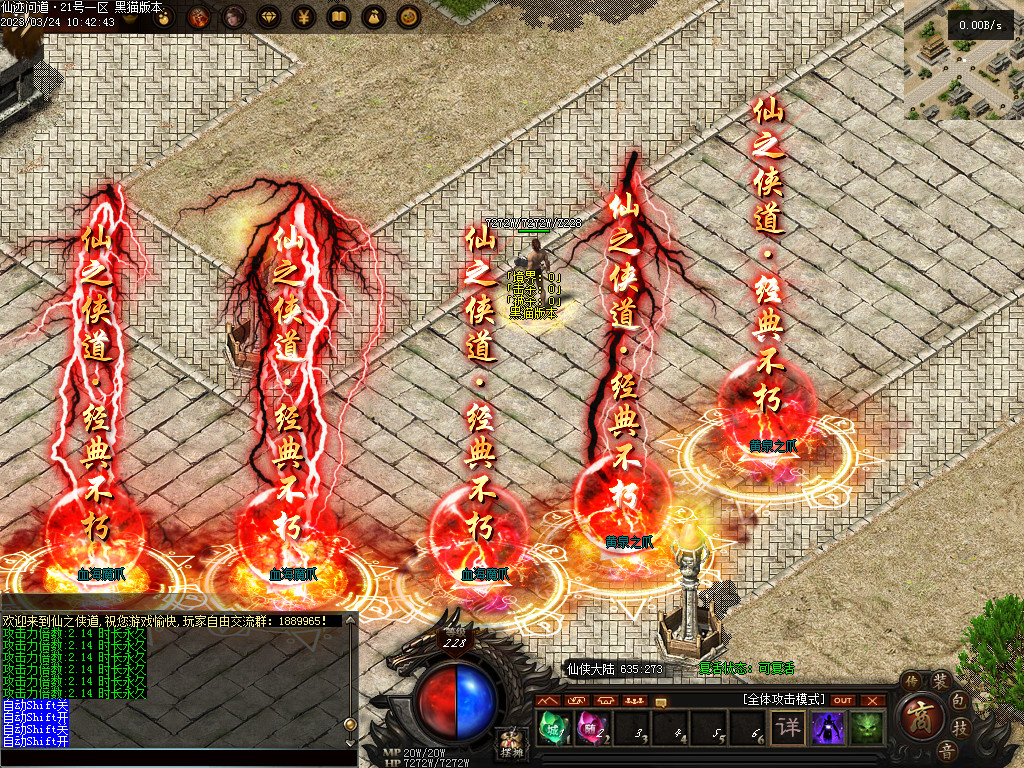Open the female character portrait icon
This screenshot has height=768, width=1024.
234,16
